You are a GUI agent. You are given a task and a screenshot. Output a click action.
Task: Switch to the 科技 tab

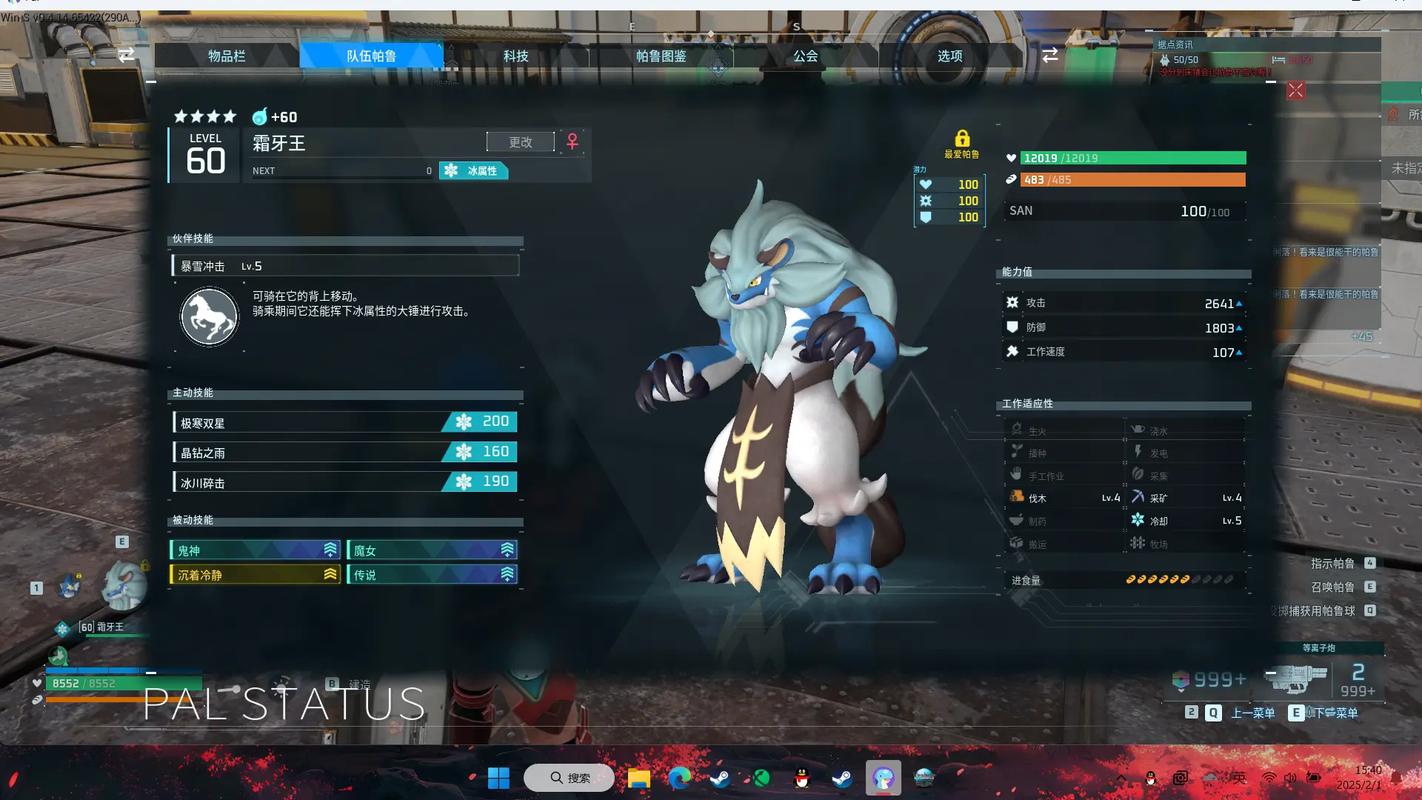tap(516, 56)
